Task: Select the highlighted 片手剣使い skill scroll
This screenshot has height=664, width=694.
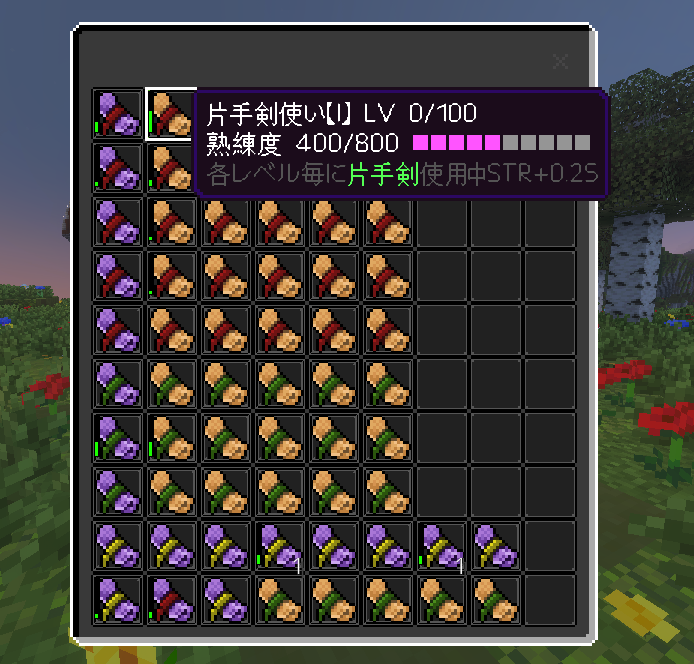Action: (x=169, y=113)
